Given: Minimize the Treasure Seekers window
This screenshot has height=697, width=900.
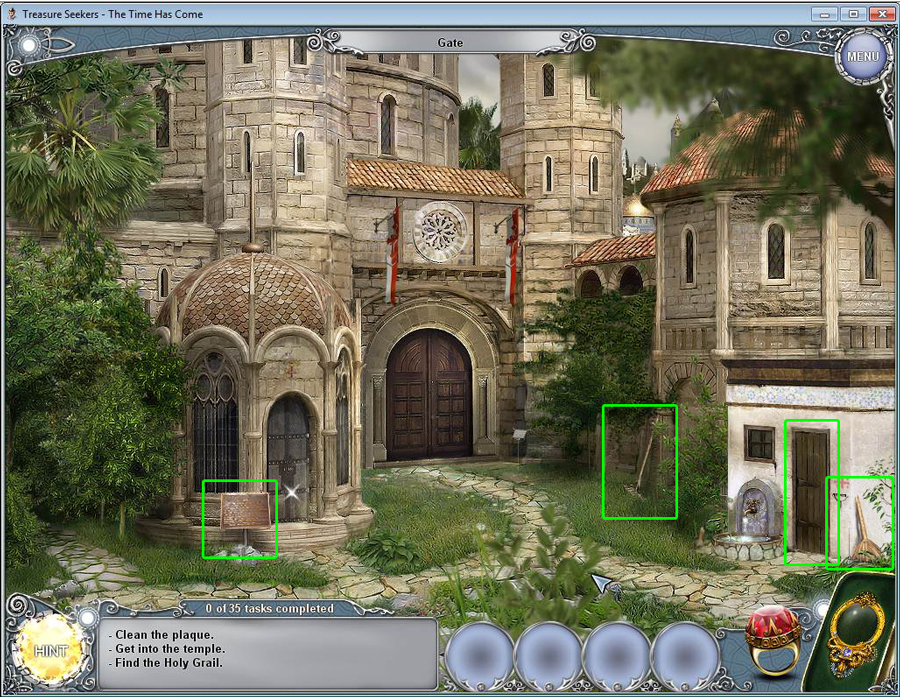Looking at the screenshot, I should (824, 14).
